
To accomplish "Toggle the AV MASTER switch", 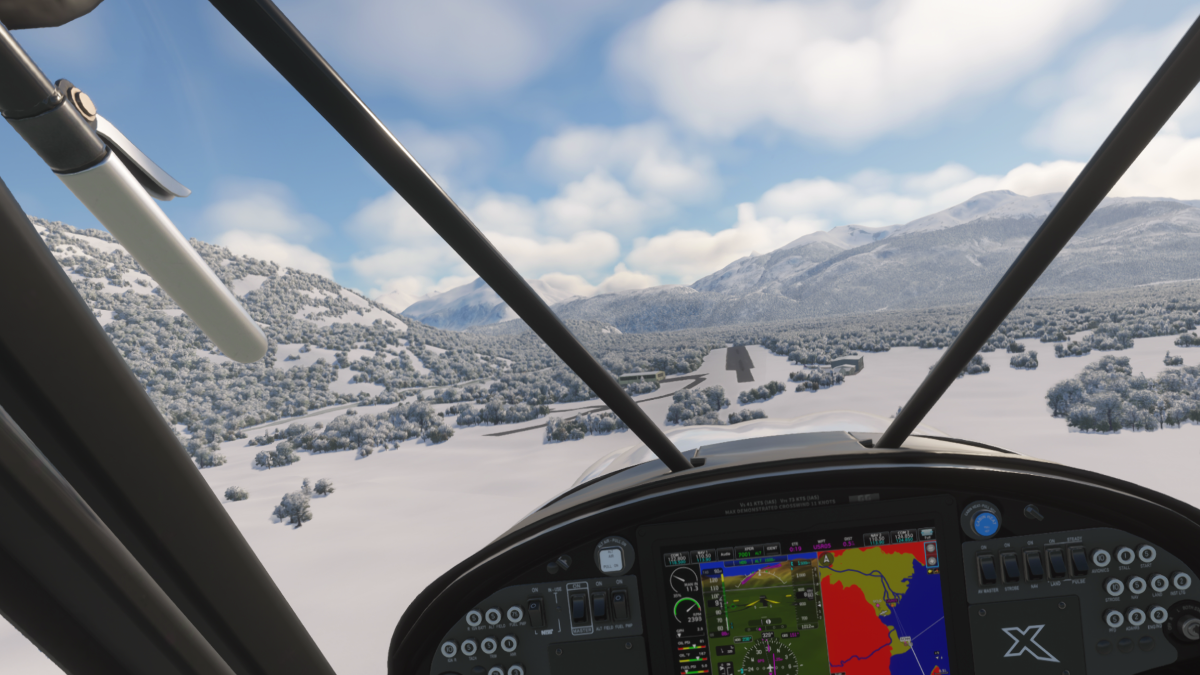I will (x=987, y=569).
